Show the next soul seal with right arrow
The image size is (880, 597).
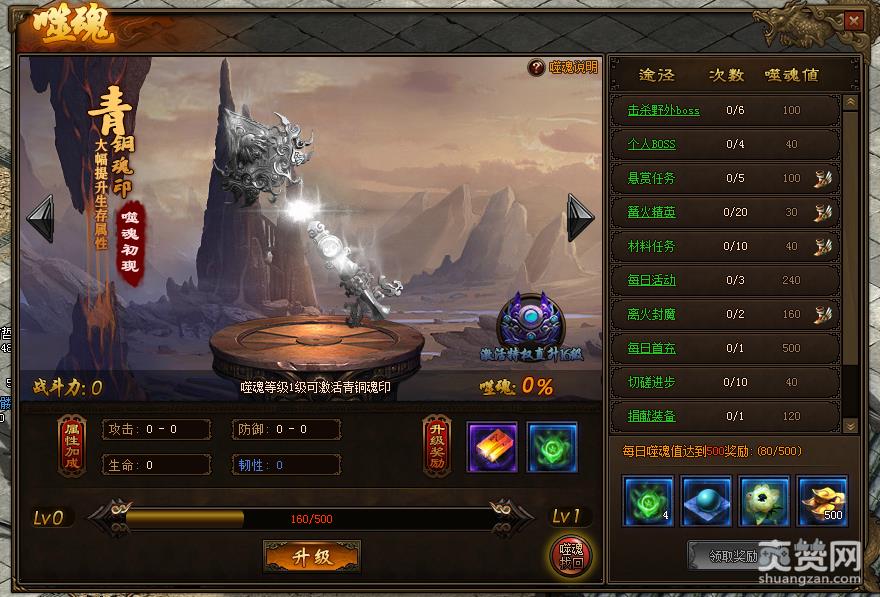click(x=580, y=218)
